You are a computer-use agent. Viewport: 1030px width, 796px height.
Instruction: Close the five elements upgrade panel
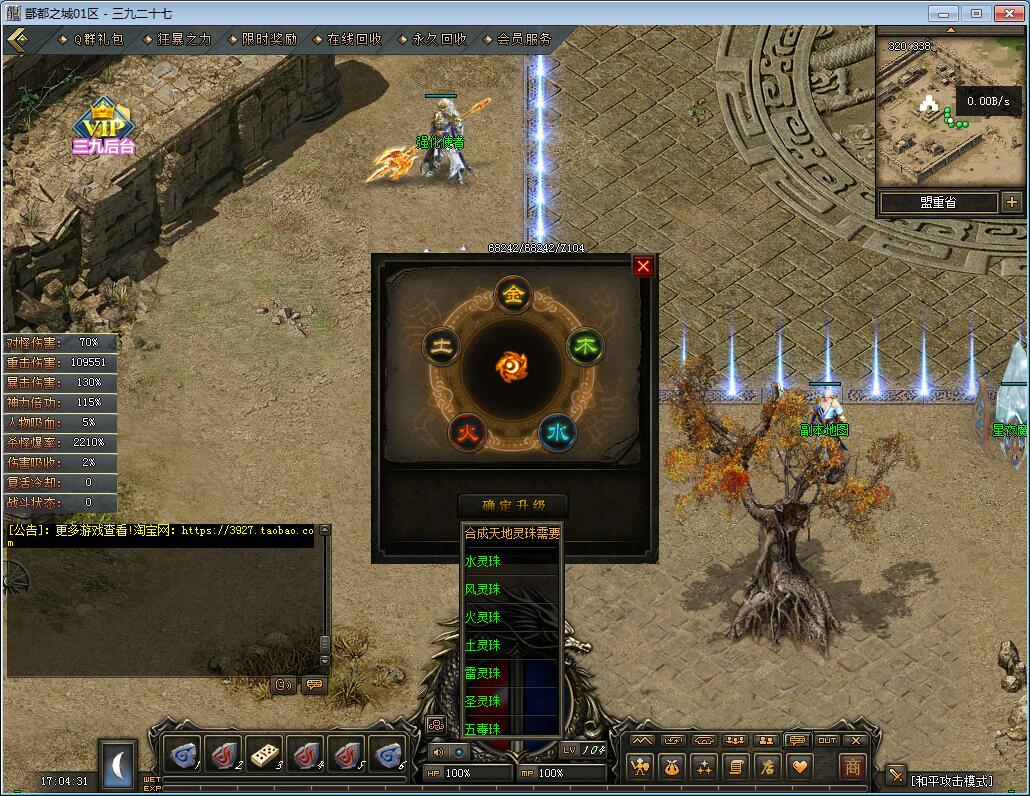[x=643, y=266]
